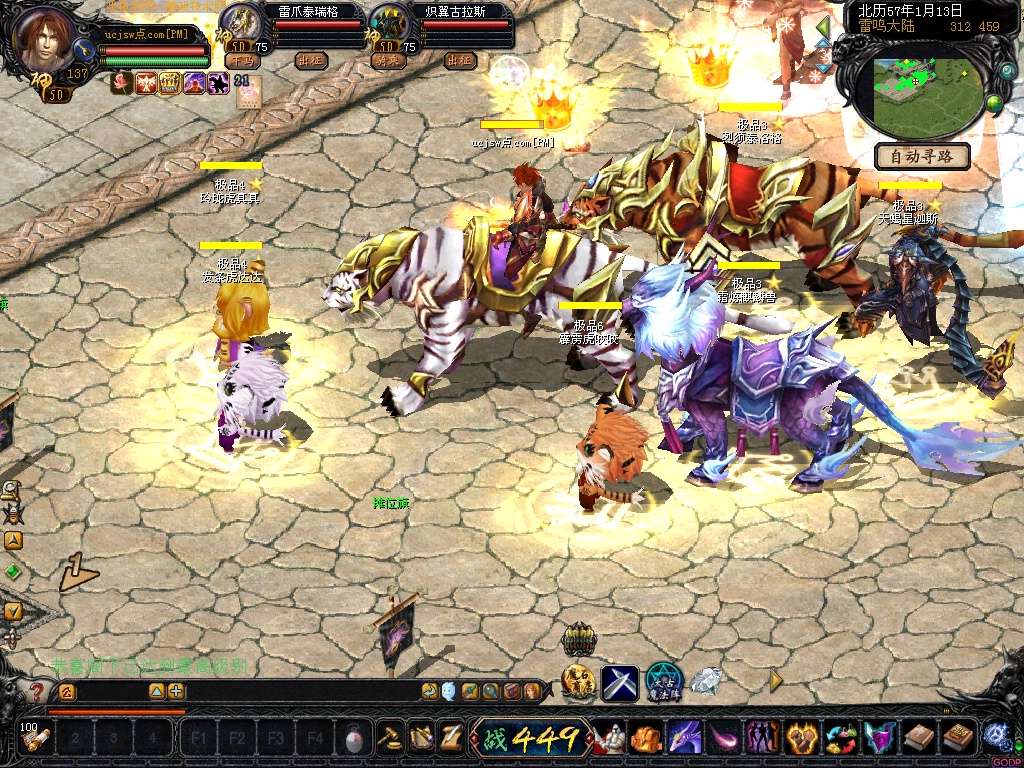Open the rose buff icon

tap(122, 83)
